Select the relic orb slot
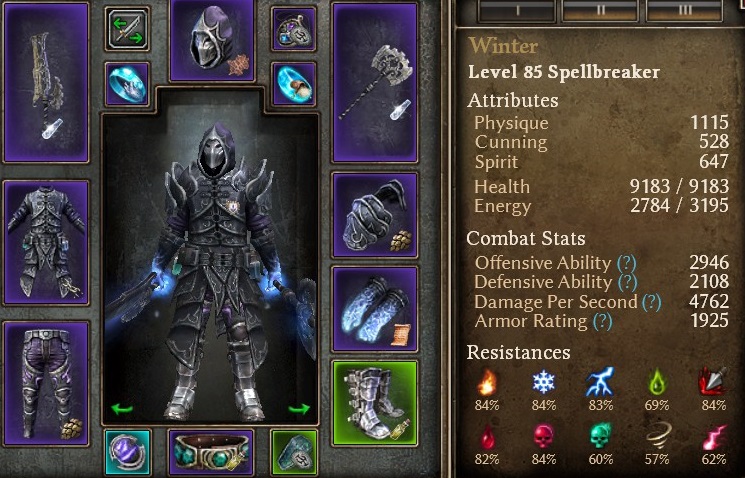 pos(128,452)
